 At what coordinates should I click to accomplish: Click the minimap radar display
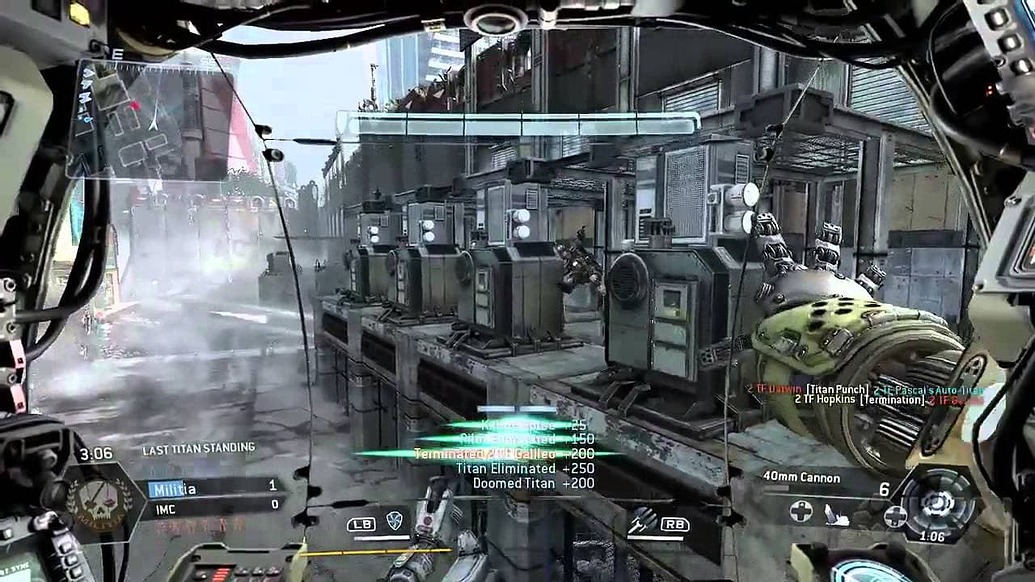(150, 120)
